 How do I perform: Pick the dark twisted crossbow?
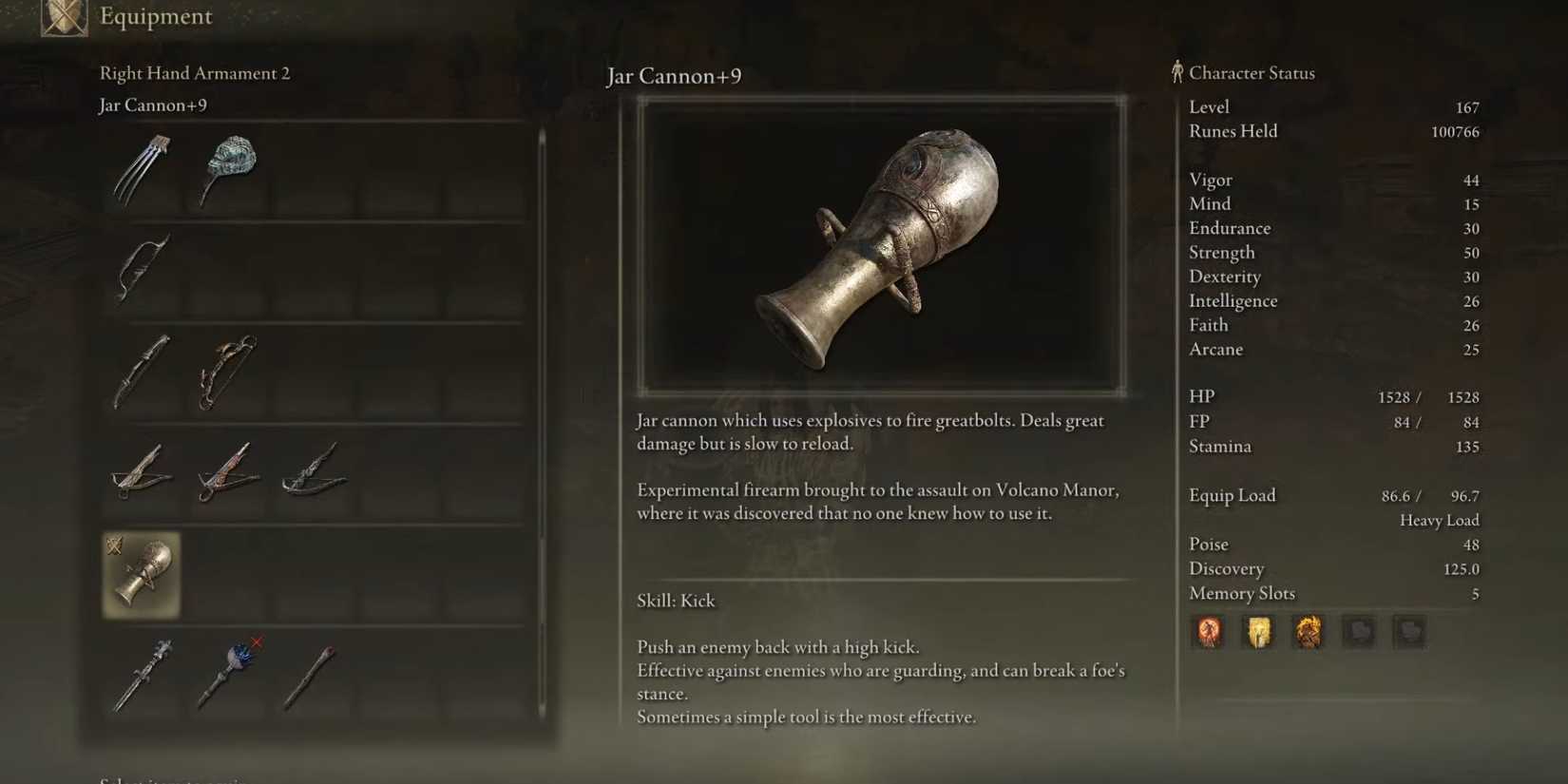point(315,472)
